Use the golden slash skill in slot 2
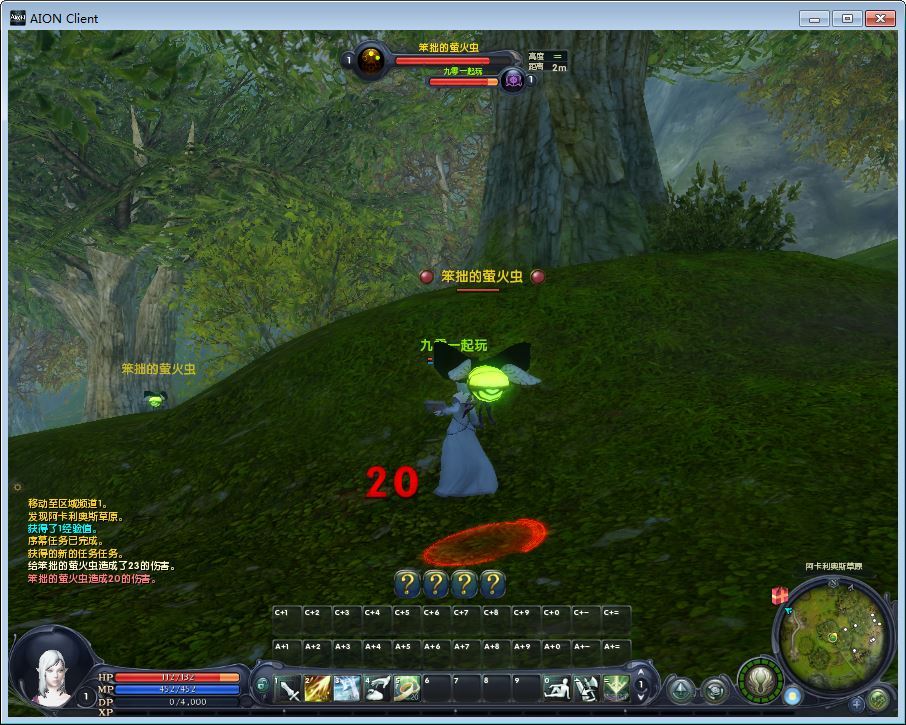906x725 pixels. pos(318,689)
